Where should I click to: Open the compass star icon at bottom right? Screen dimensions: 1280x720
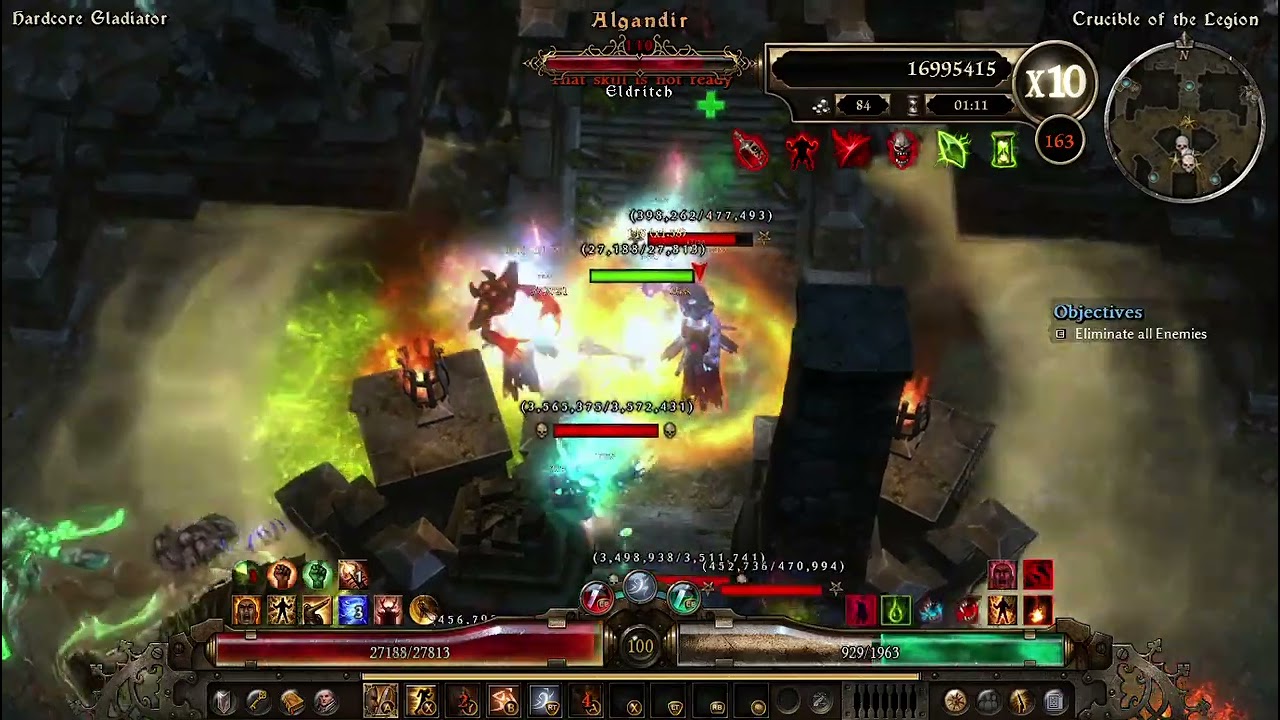pos(956,702)
